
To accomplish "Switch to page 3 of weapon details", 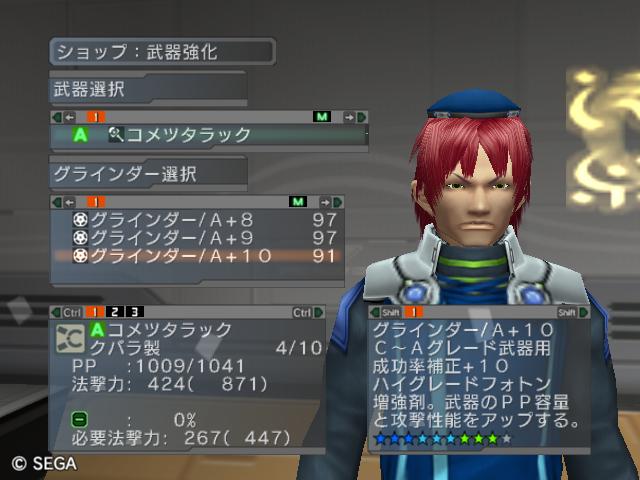I will pyautogui.click(x=134, y=312).
